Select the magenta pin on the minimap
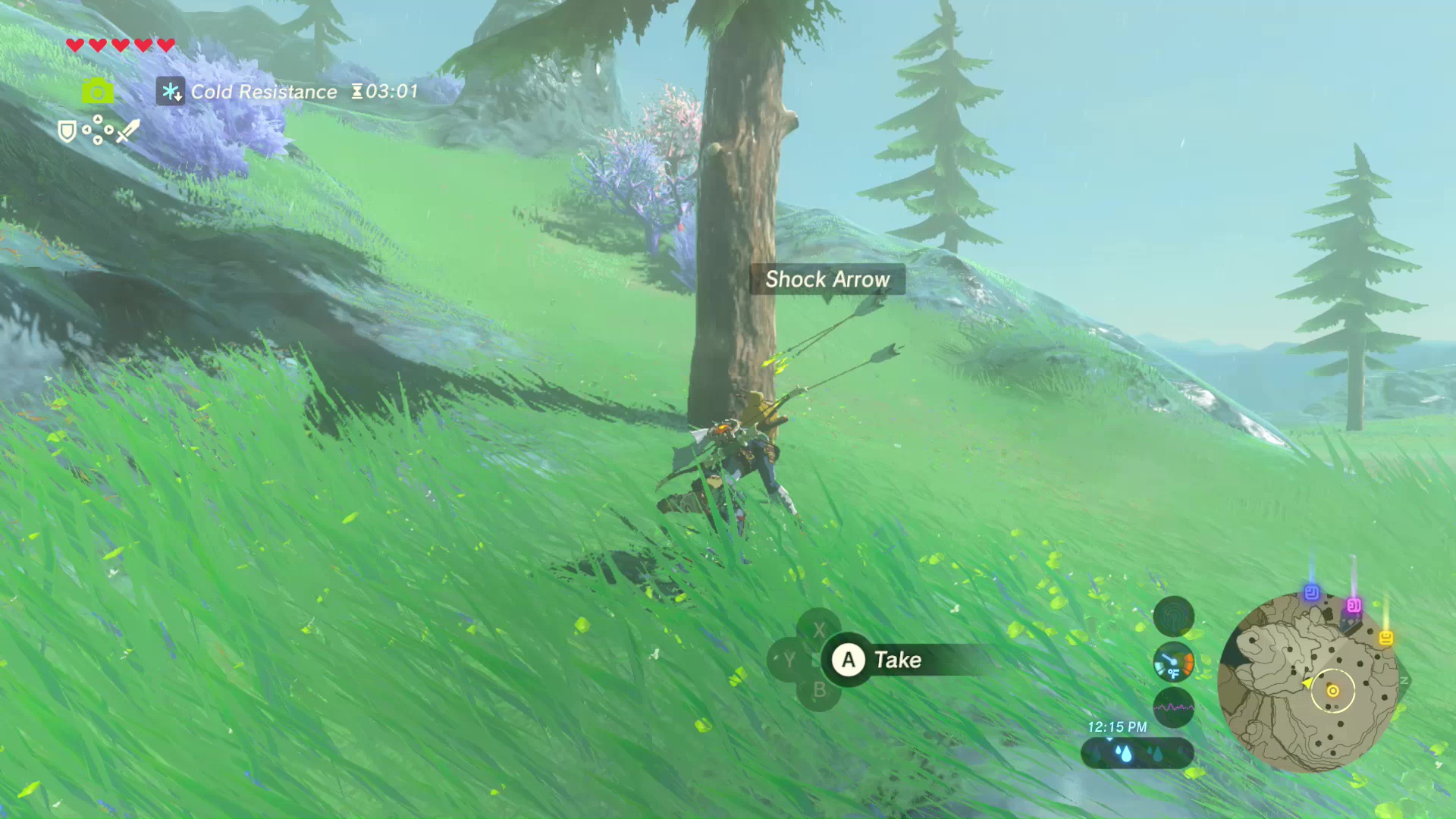This screenshot has width=1456, height=819. [x=1354, y=605]
